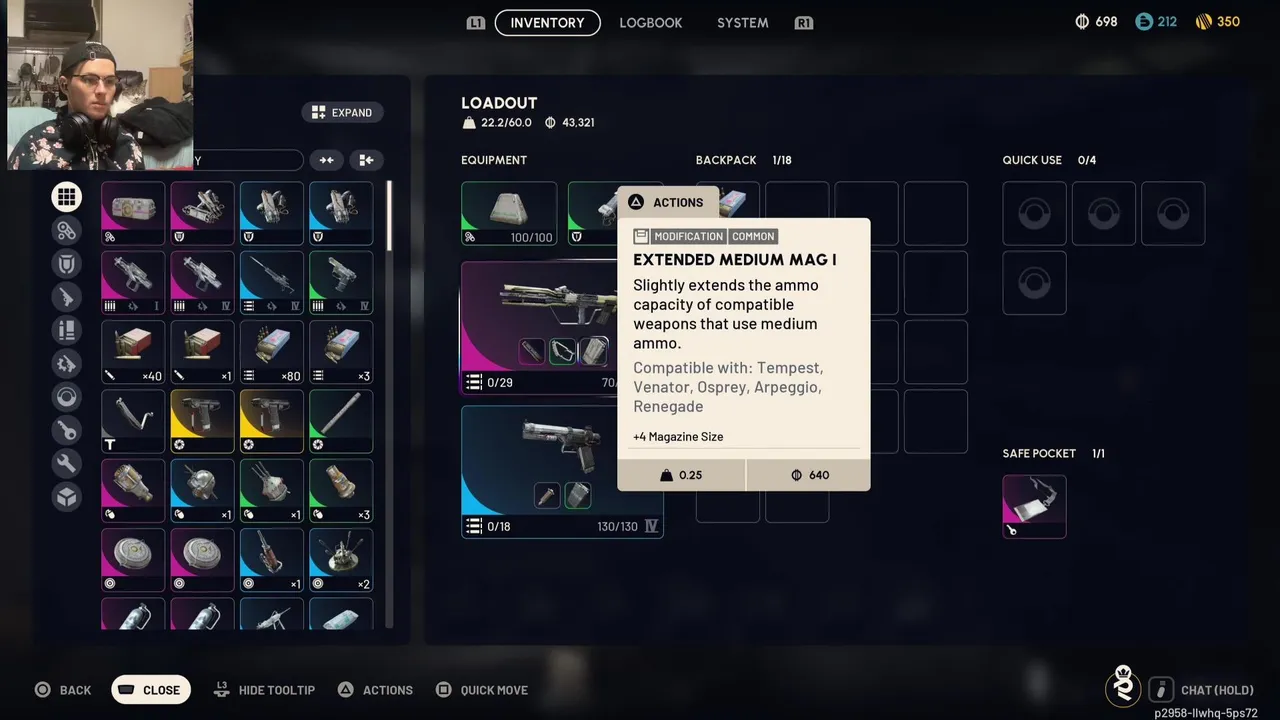1280x720 pixels.
Task: Close the inventory screen
Action: pos(150,690)
